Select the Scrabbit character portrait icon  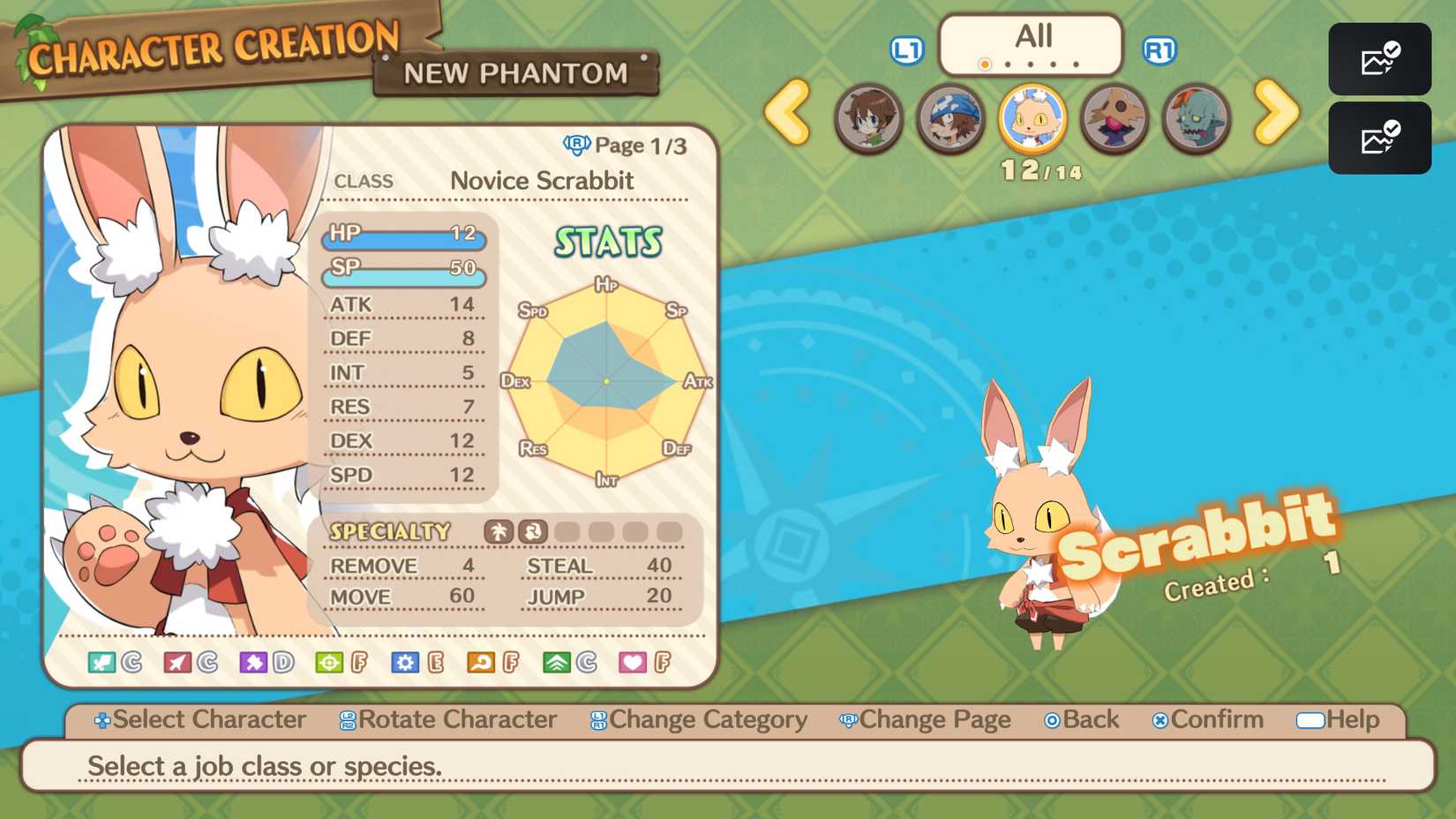[x=1032, y=119]
